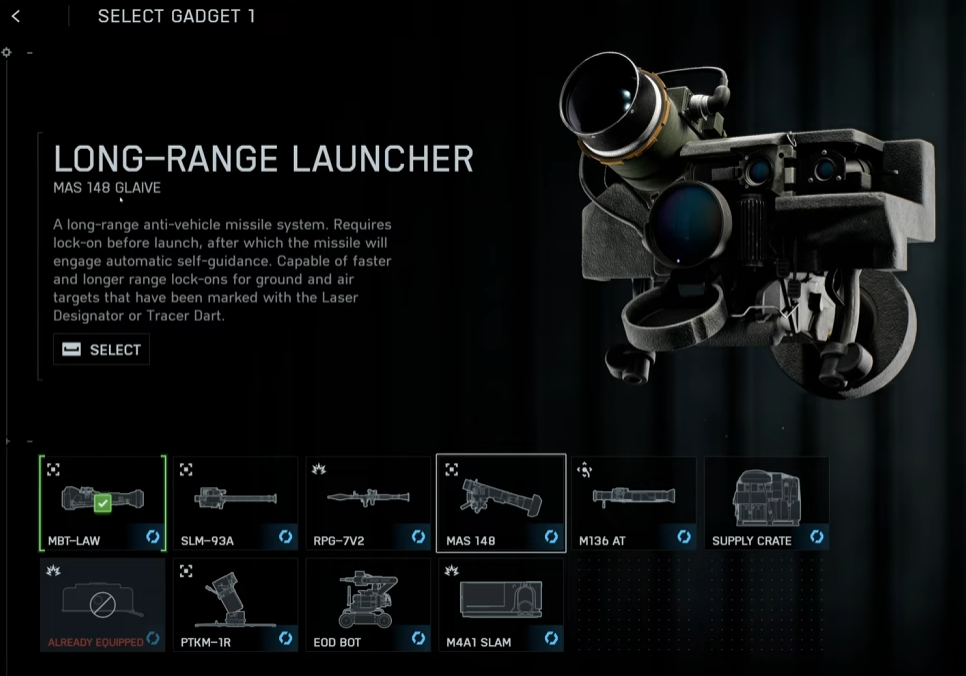Click the Already Equipped gadget tile

coord(102,605)
